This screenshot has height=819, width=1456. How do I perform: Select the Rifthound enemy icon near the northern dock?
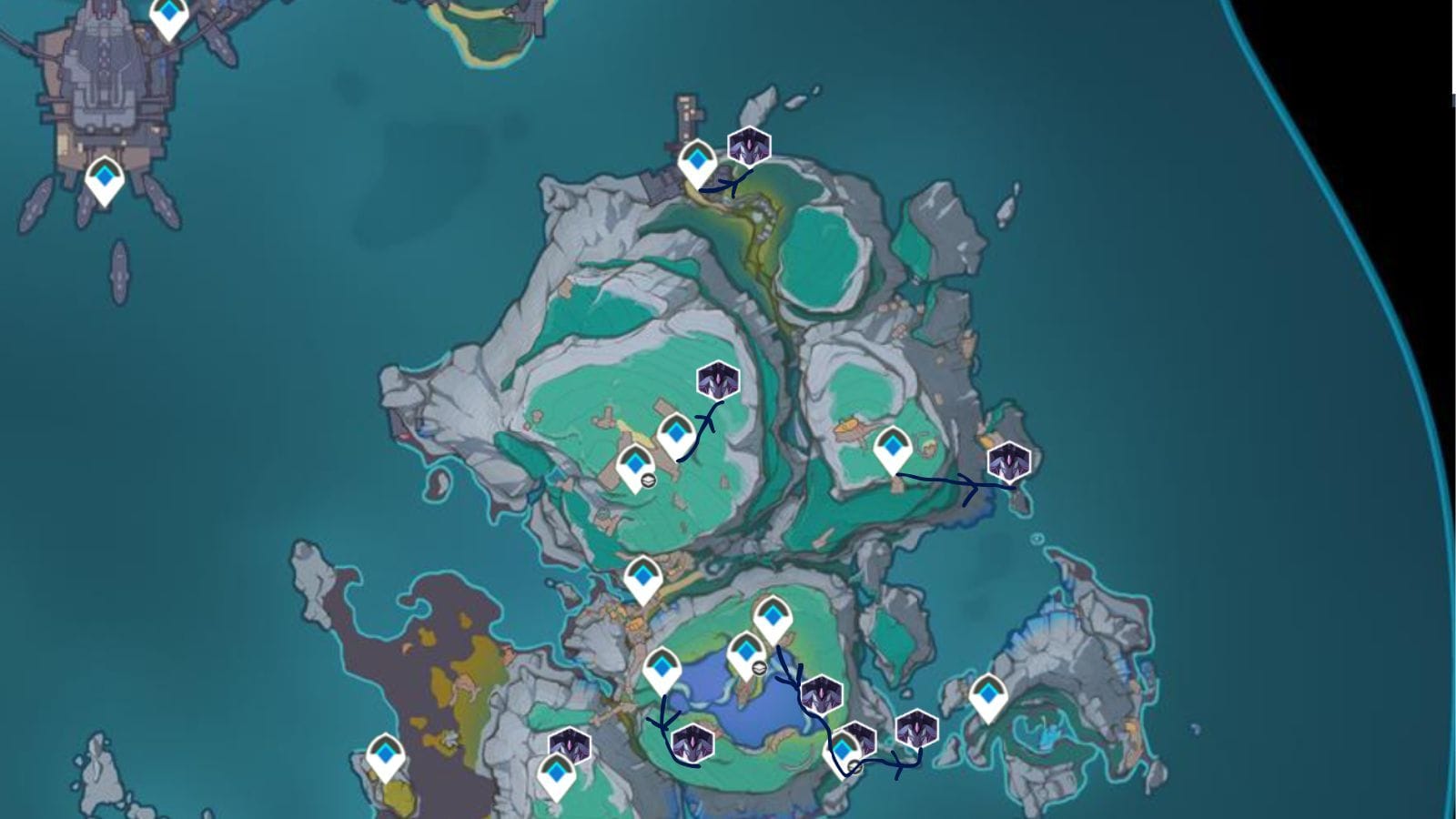tap(748, 146)
